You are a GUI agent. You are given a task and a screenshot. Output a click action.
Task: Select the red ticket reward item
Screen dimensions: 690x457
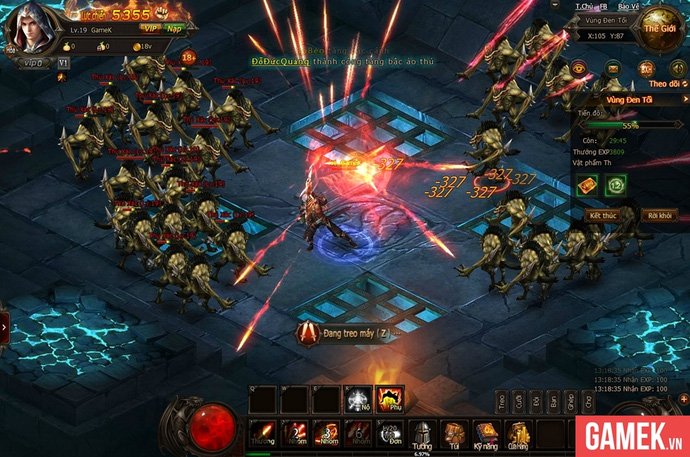(x=587, y=184)
